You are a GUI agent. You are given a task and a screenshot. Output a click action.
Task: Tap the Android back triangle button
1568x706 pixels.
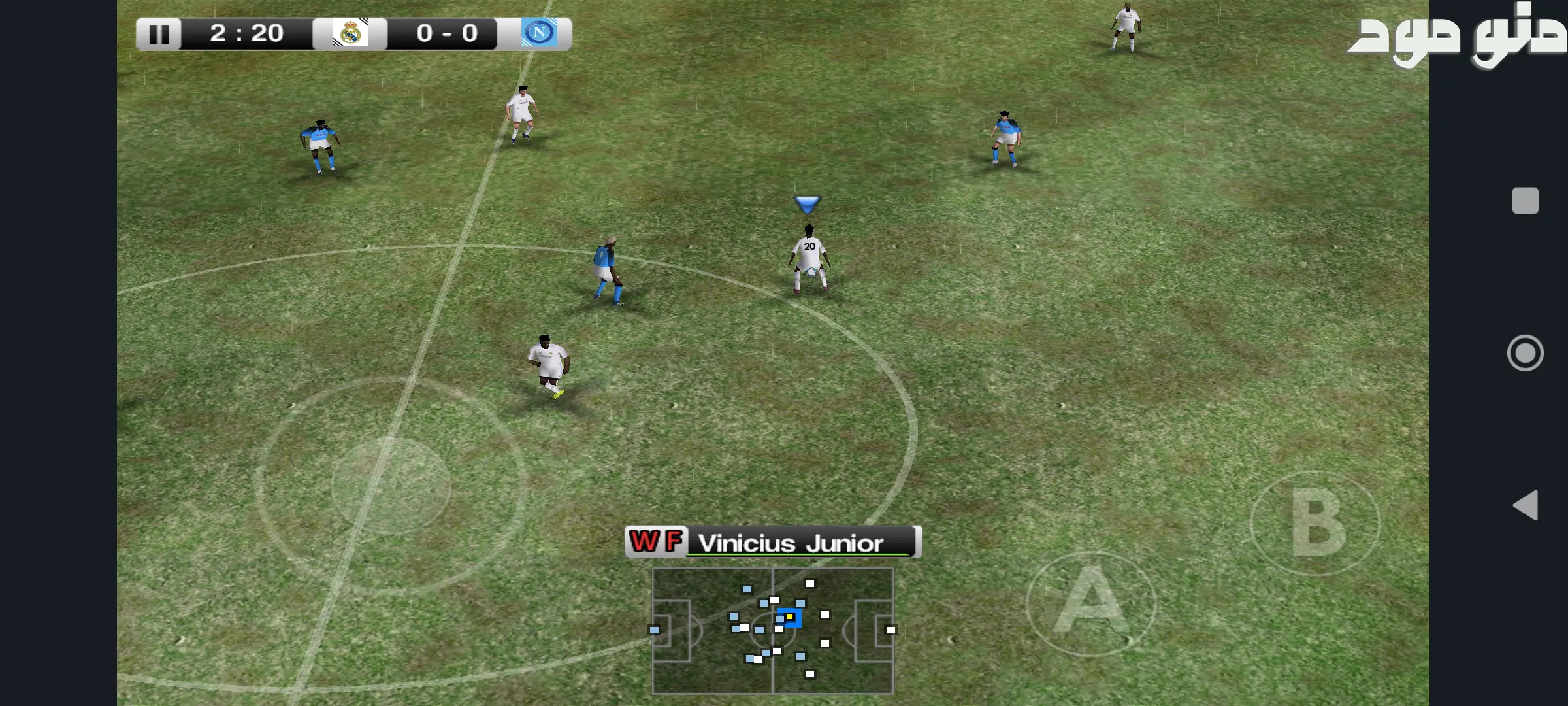(1526, 505)
